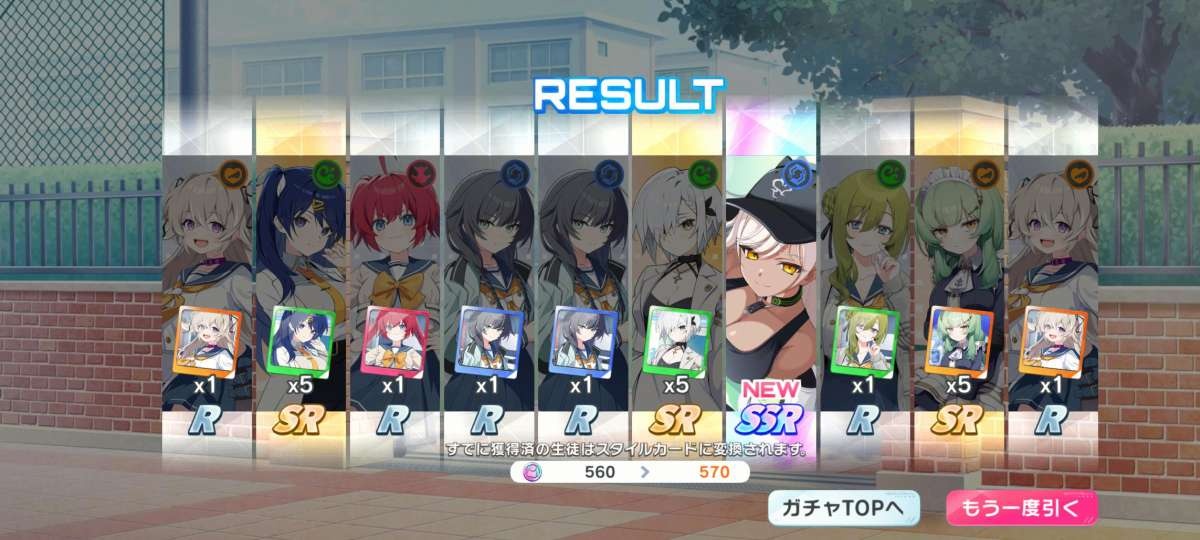1200x540 pixels.
Task: Return to gacha top with ガチャTOPへ
Action: [x=843, y=508]
